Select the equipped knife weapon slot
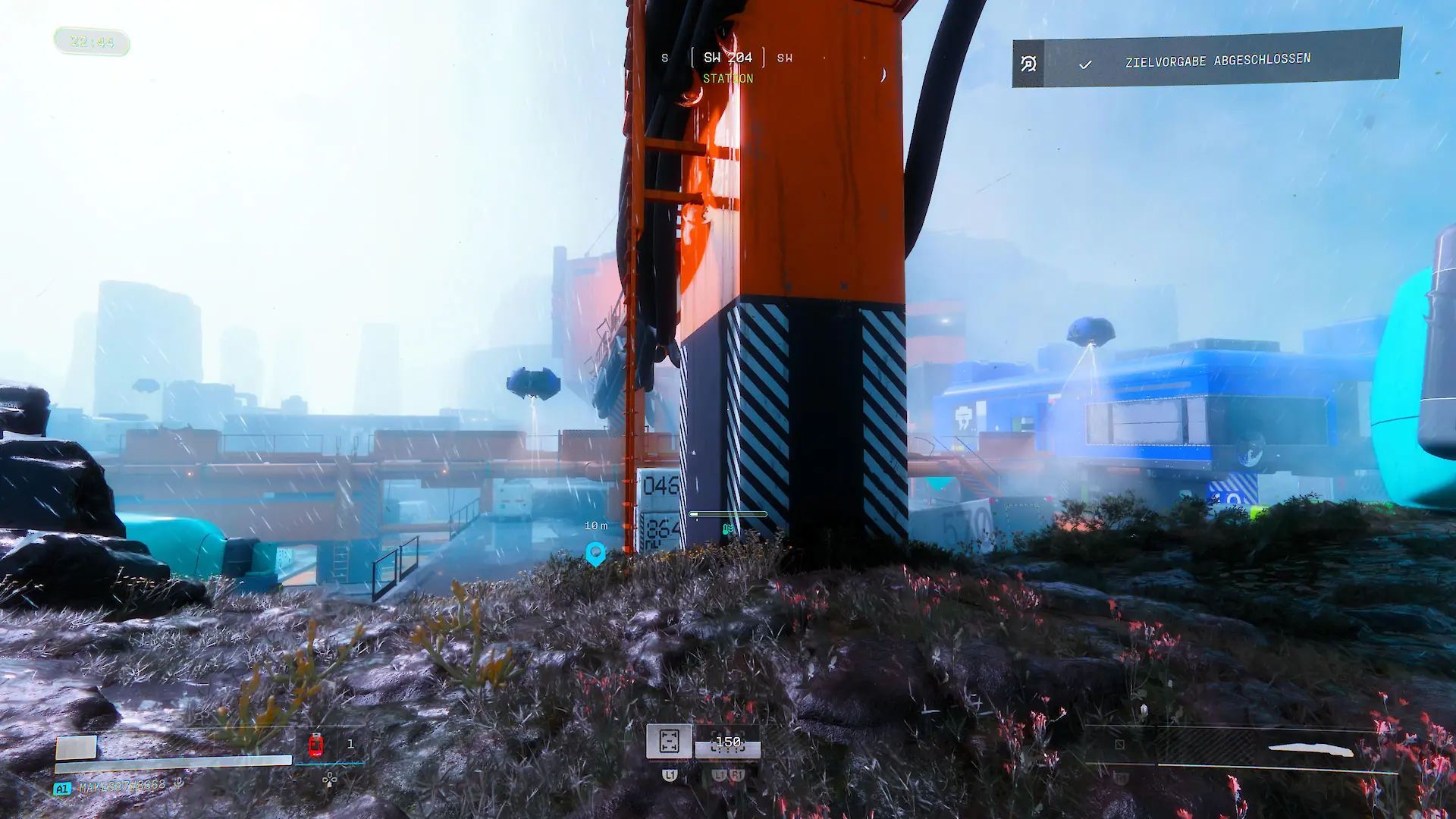This screenshot has height=819, width=1456. pos(1310,749)
